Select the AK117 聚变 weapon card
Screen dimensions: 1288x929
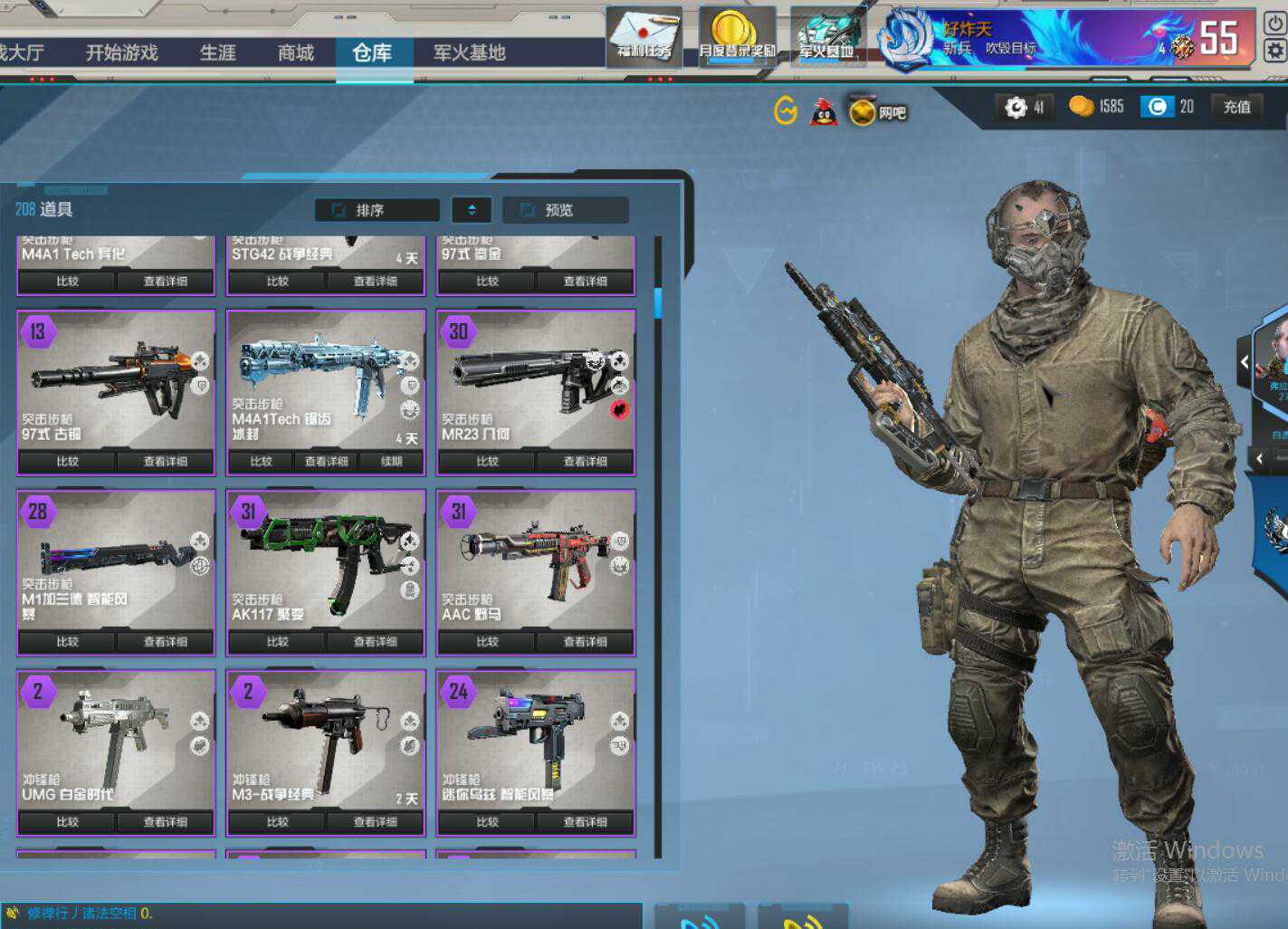[x=326, y=561]
